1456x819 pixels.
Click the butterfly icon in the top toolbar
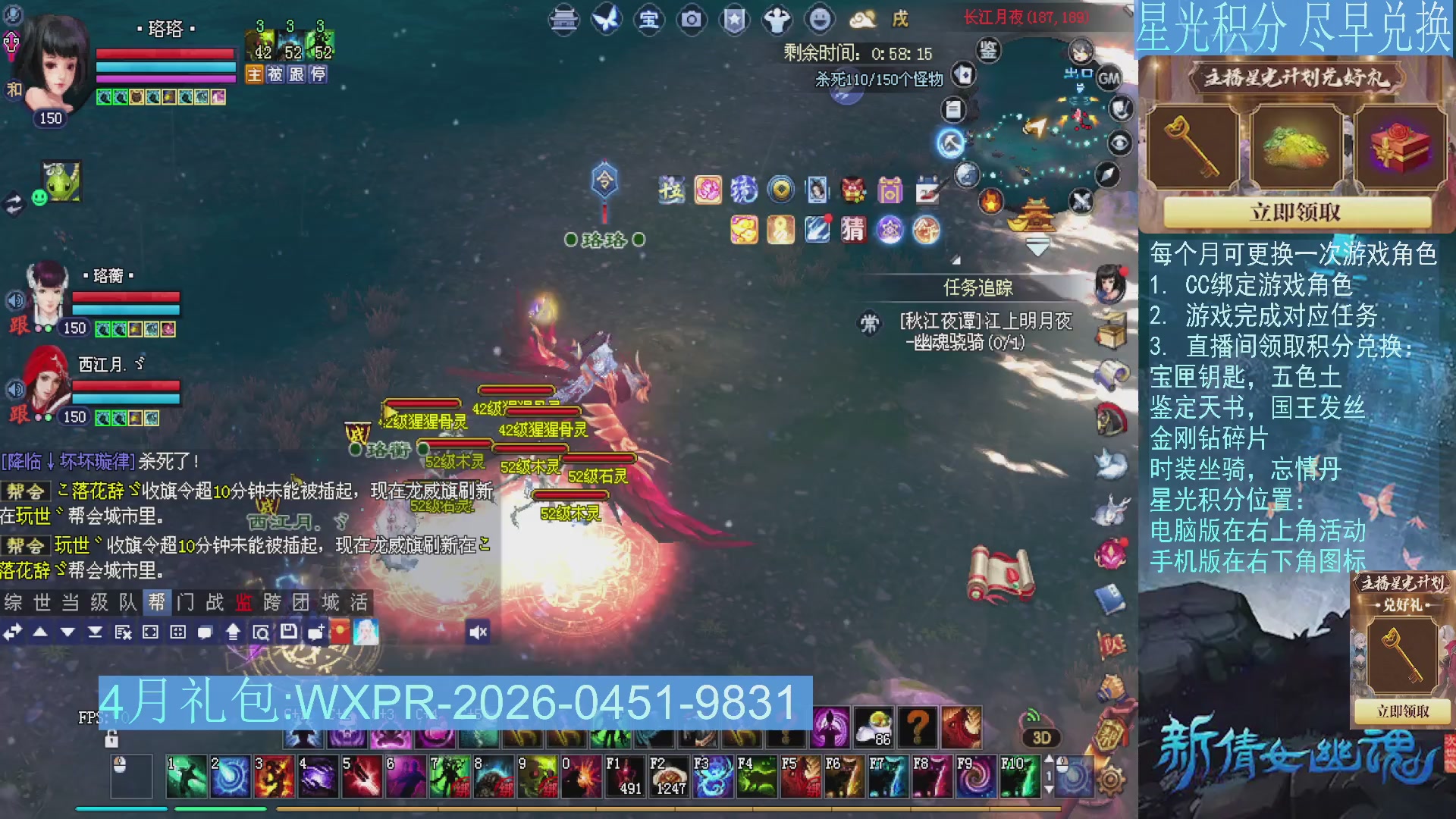click(607, 20)
